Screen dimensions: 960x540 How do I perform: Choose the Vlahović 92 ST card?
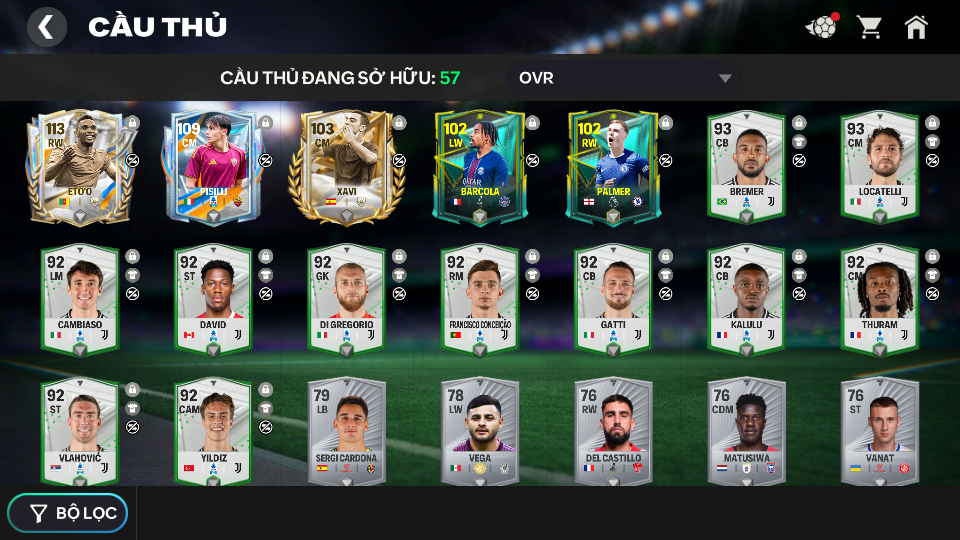coord(80,431)
